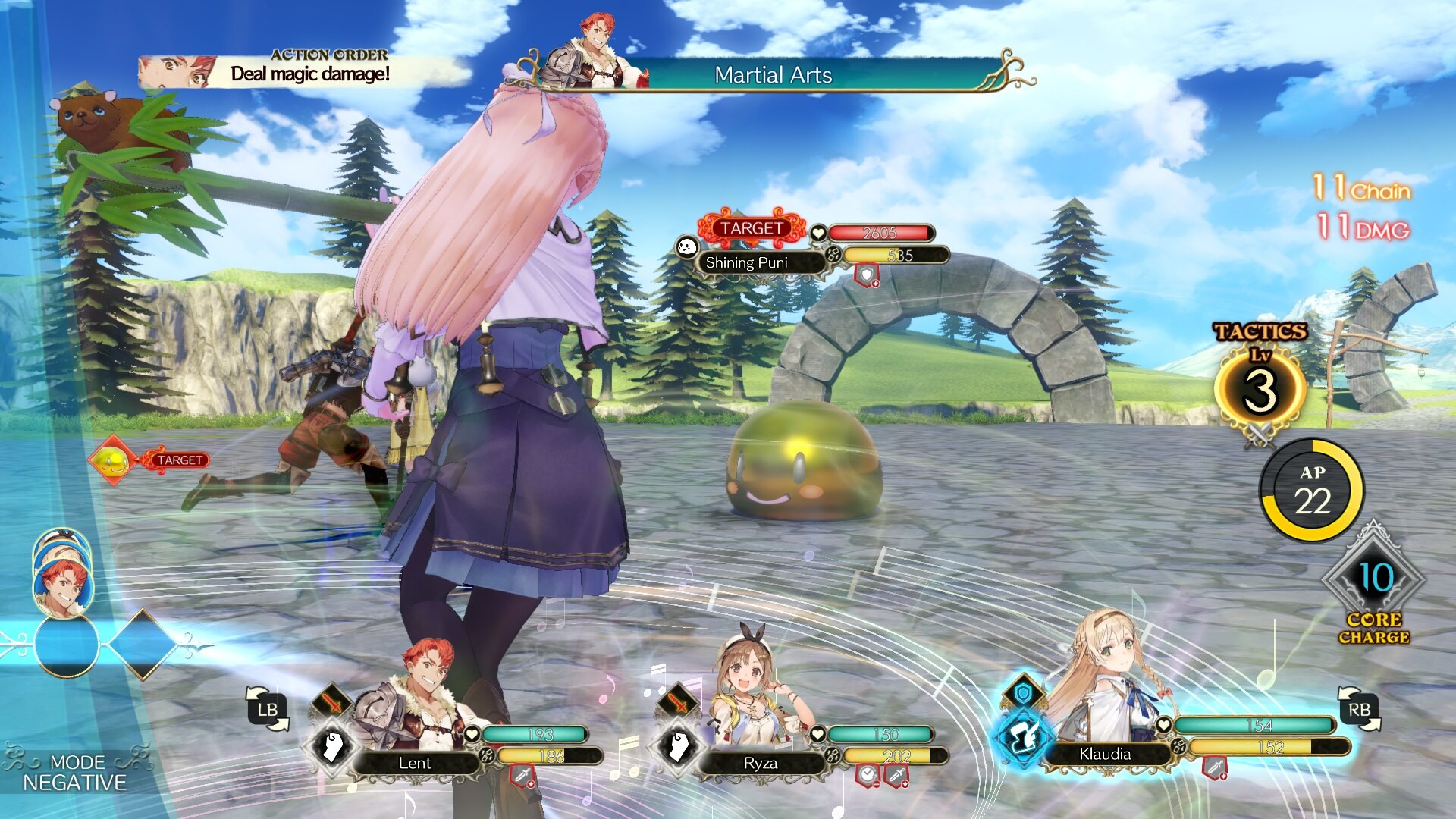This screenshot has height=819, width=1456.
Task: Click the small TARGET marker on the left Puni
Action: [x=177, y=460]
